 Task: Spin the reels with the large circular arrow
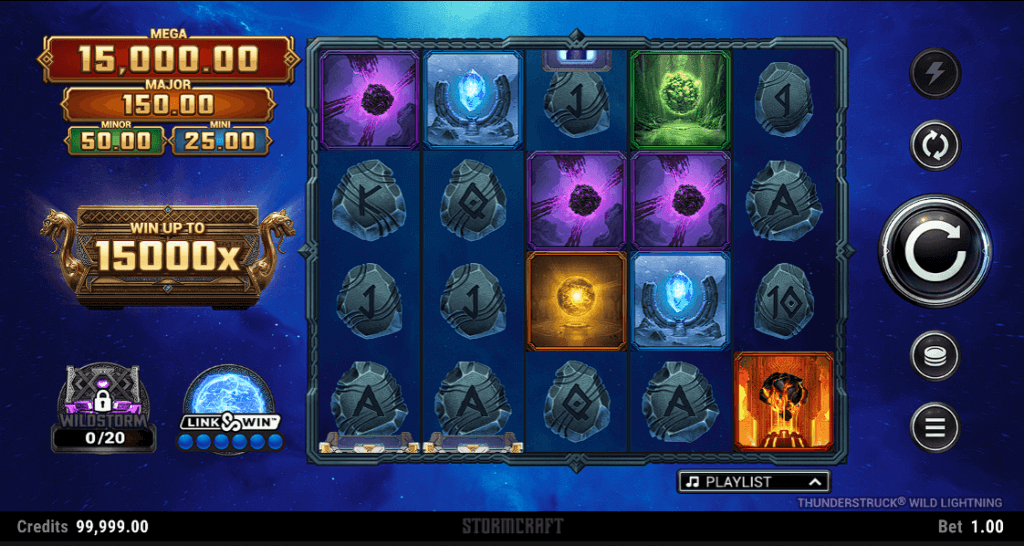point(935,251)
